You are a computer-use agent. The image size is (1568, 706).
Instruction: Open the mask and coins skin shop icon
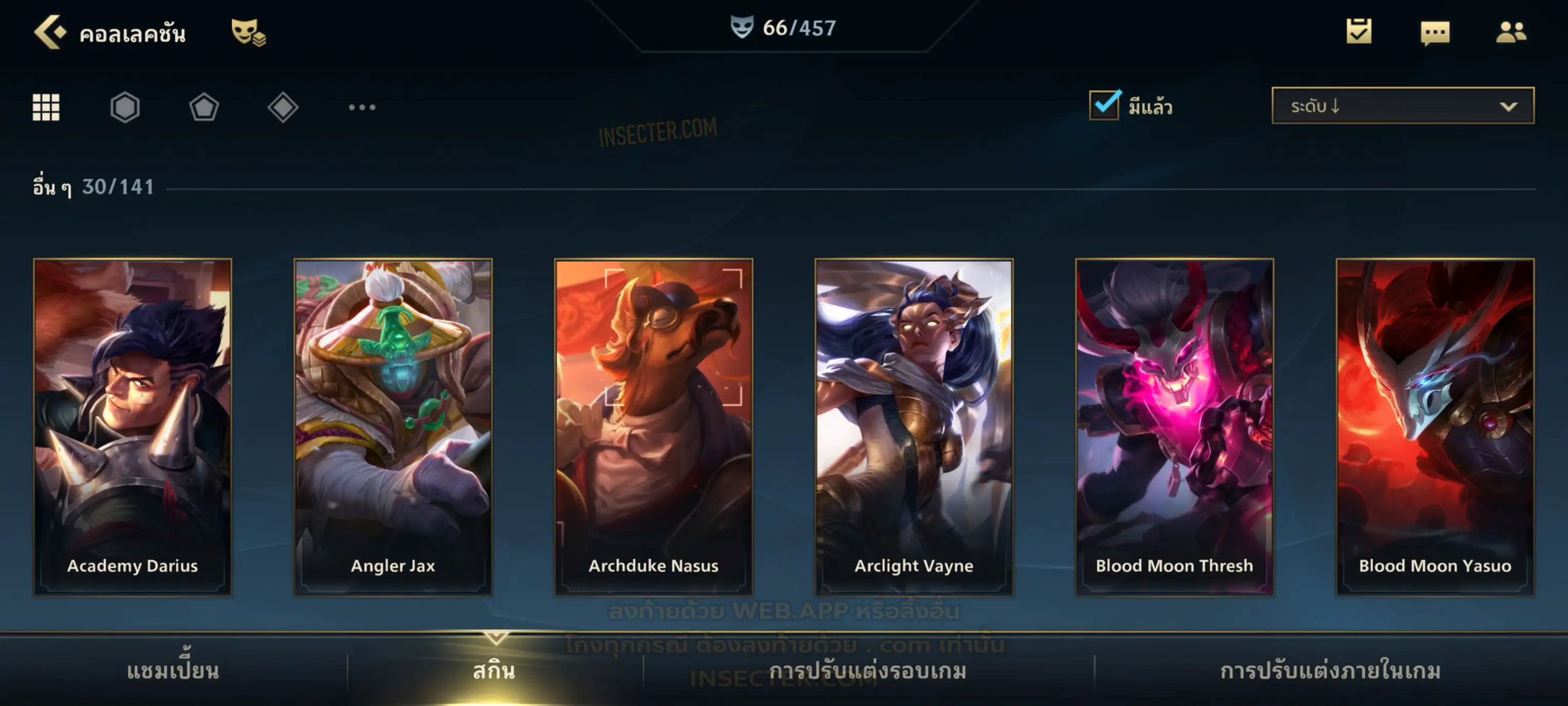[248, 32]
